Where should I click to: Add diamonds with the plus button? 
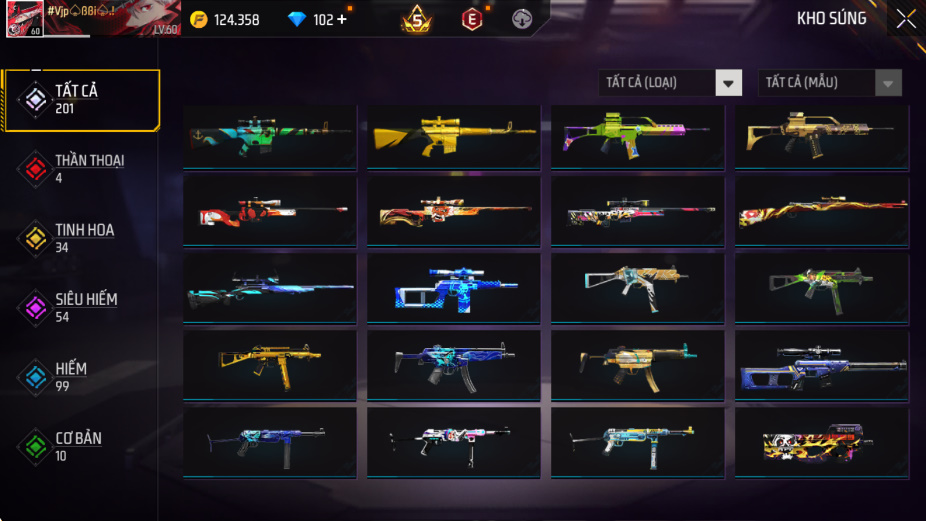click(342, 19)
